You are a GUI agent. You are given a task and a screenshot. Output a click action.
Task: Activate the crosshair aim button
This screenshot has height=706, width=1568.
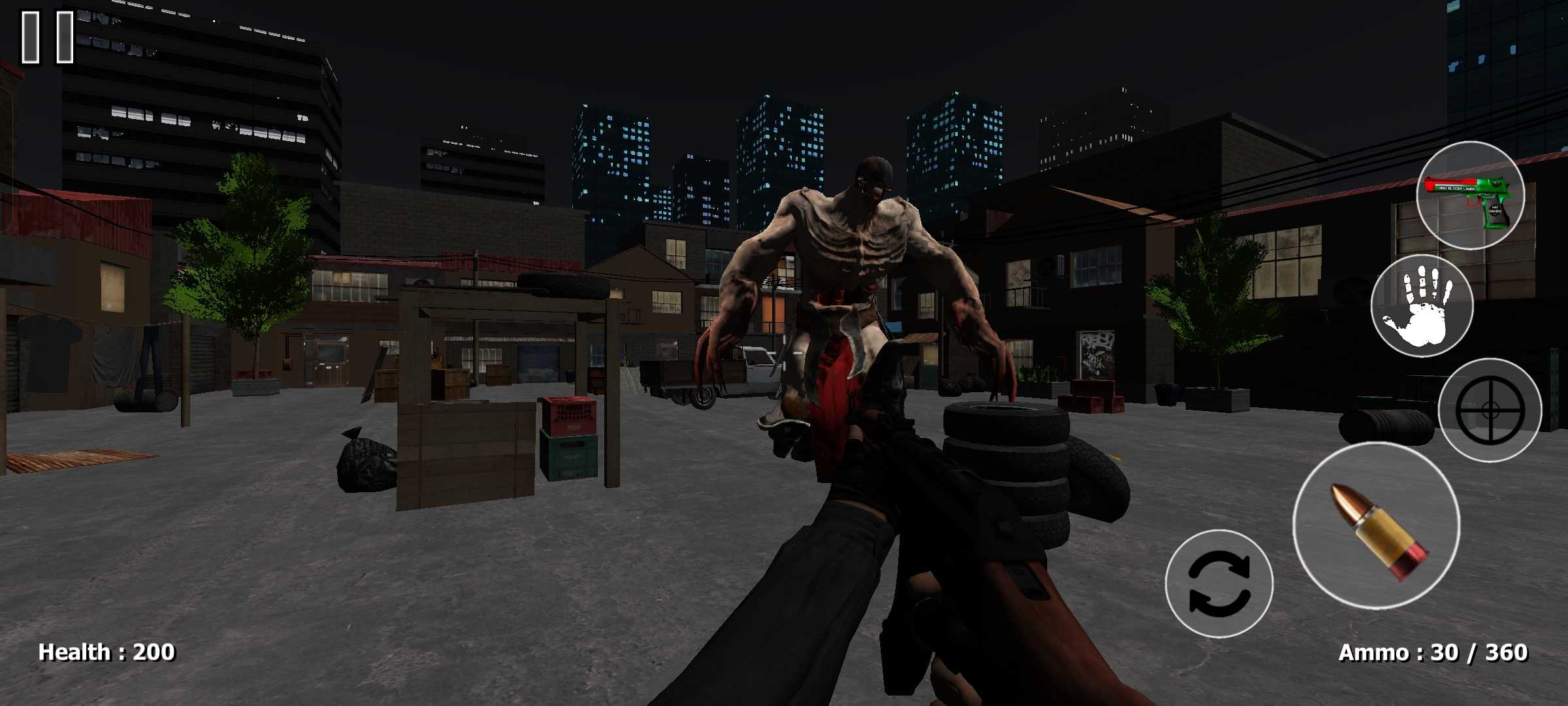point(1490,411)
